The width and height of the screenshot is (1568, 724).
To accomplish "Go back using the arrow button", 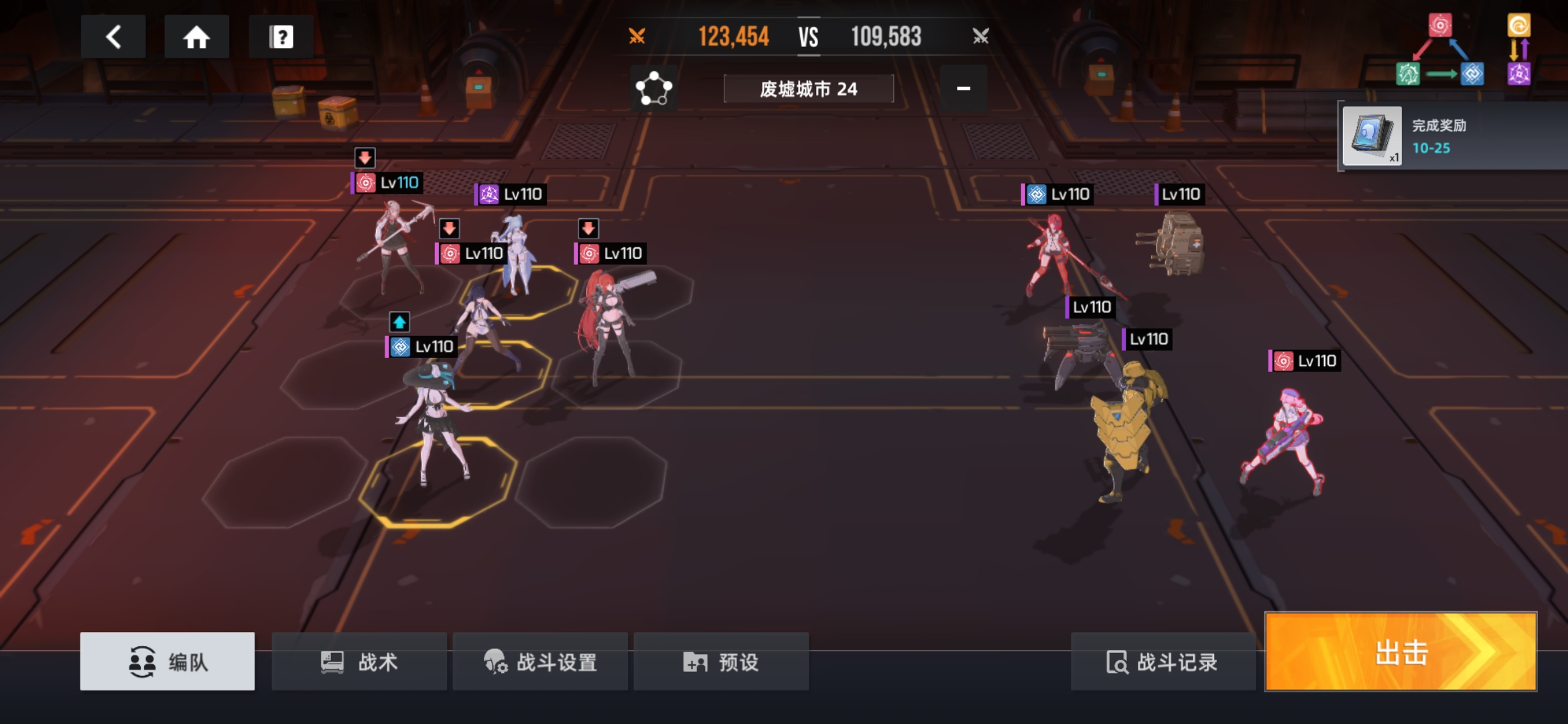I will [113, 37].
